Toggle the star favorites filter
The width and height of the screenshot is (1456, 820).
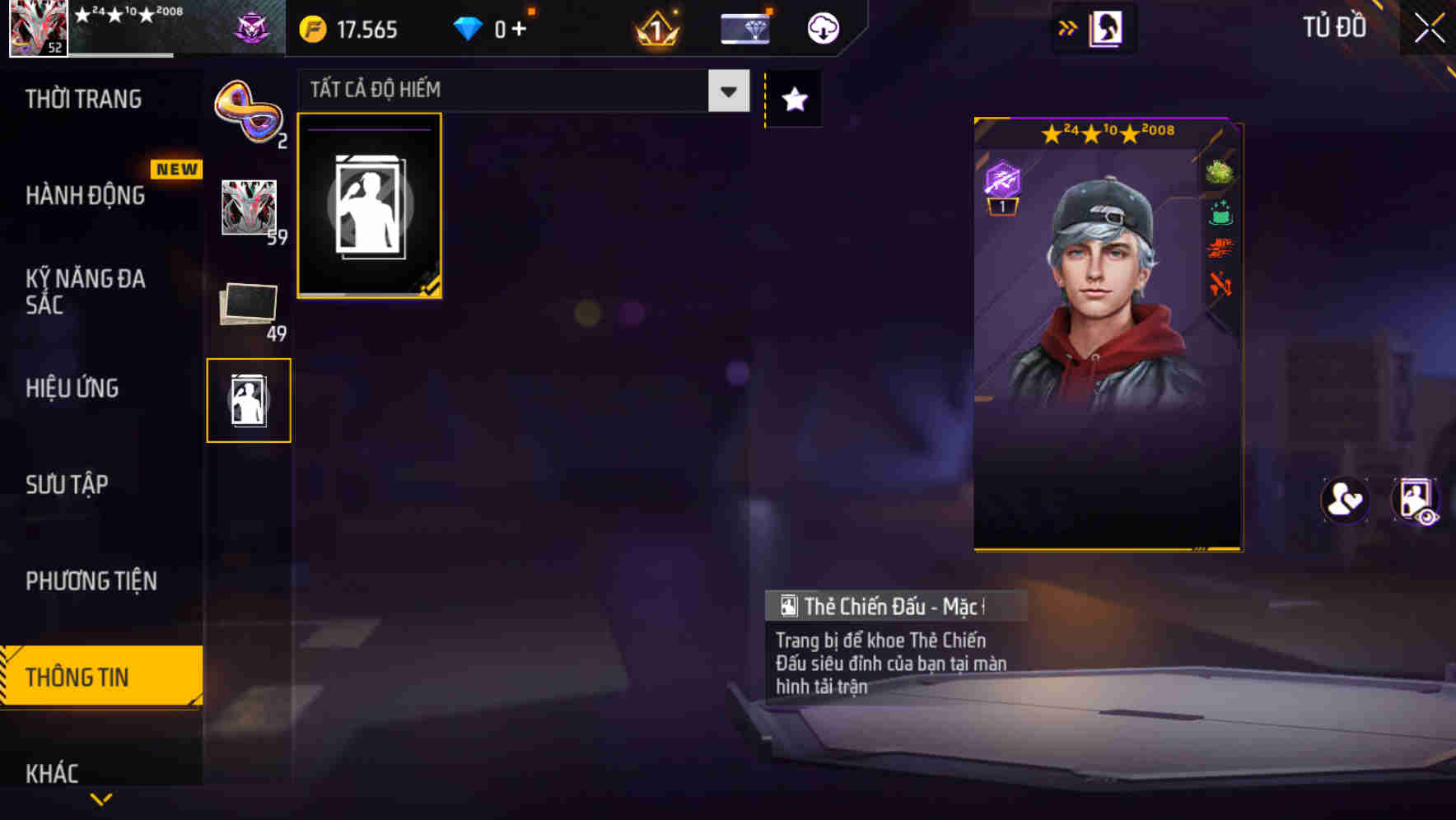793,100
